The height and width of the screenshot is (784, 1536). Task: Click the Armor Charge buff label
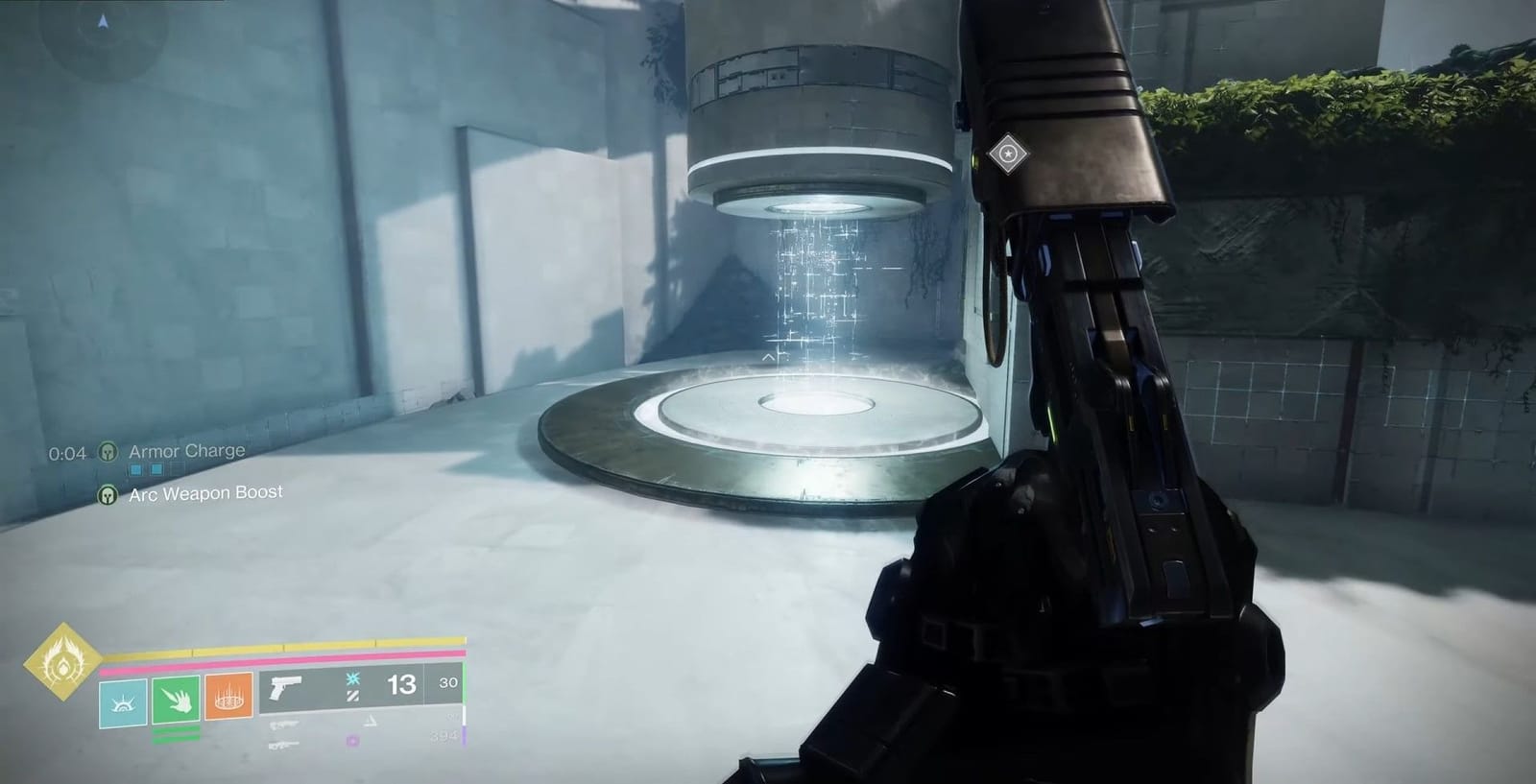(186, 450)
